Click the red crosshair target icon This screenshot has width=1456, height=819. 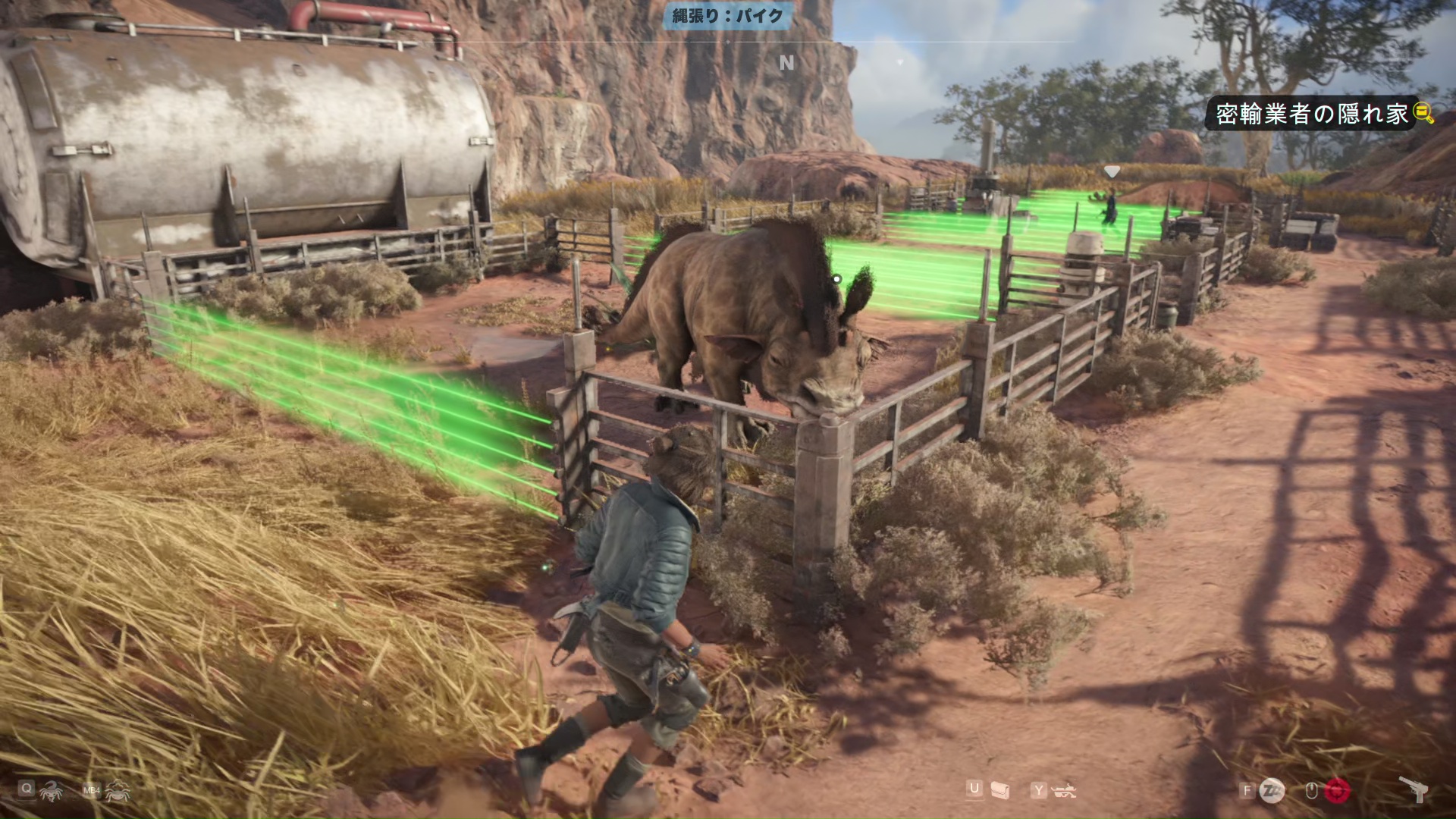point(1338,791)
